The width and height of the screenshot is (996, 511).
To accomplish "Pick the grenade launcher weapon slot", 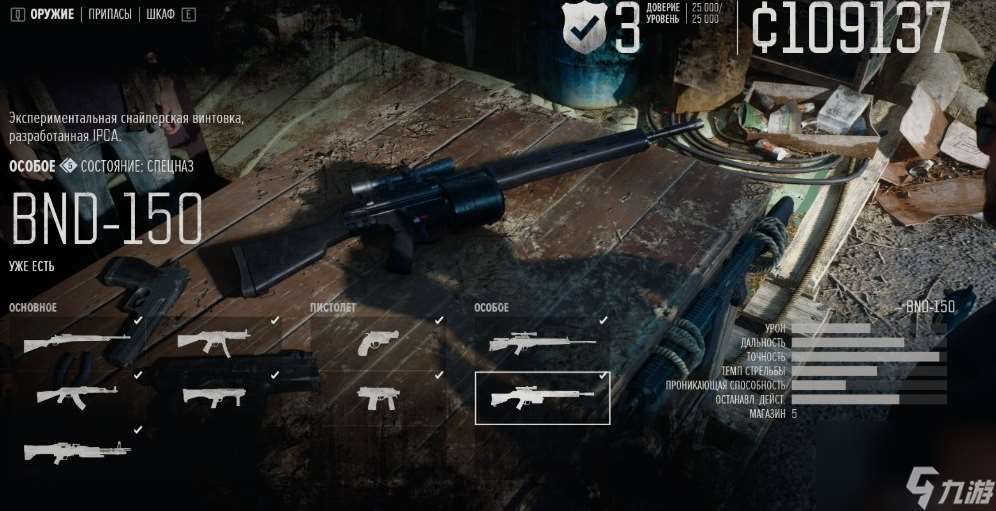I will tap(213, 395).
